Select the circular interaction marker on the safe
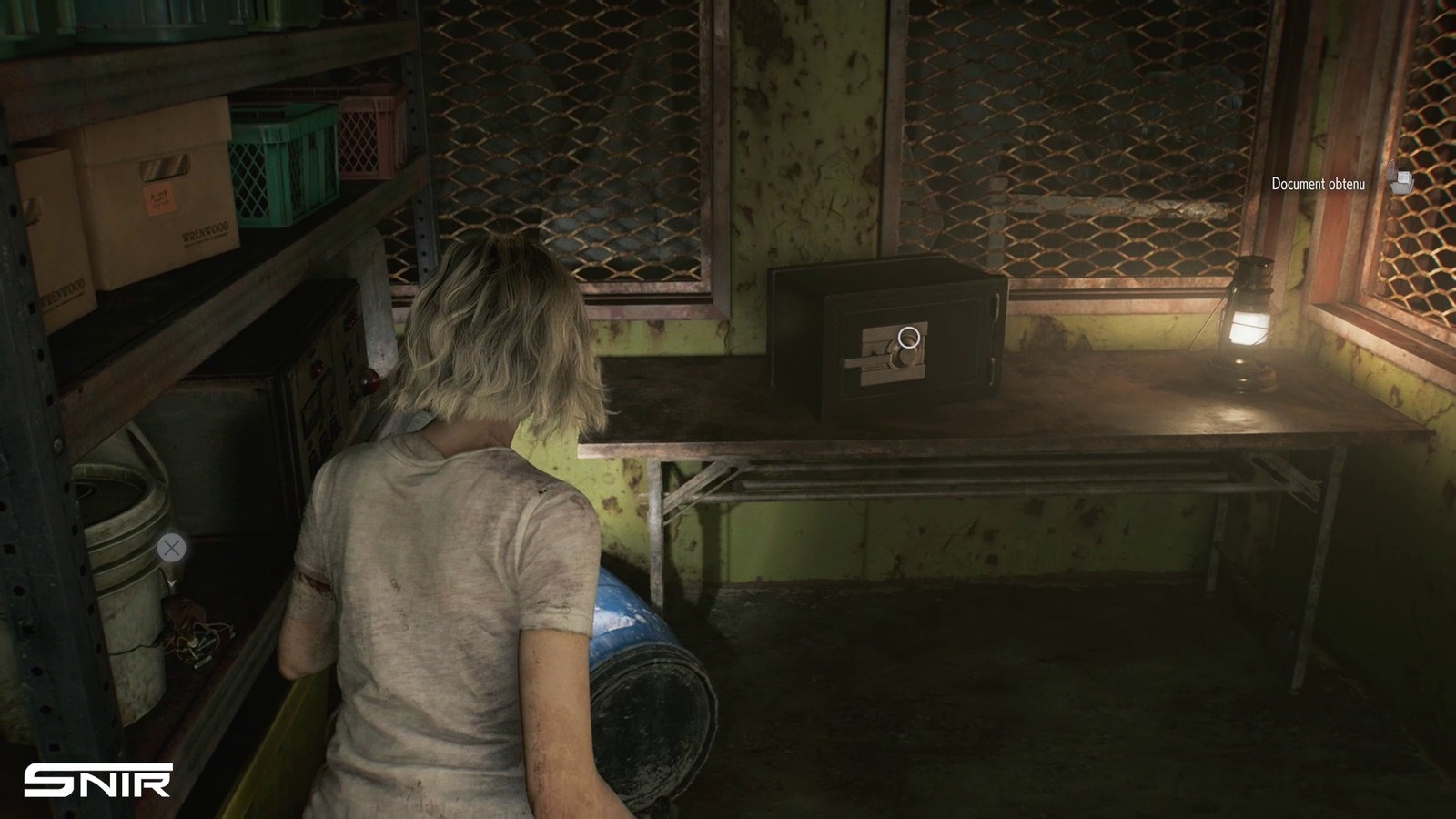 [x=908, y=339]
